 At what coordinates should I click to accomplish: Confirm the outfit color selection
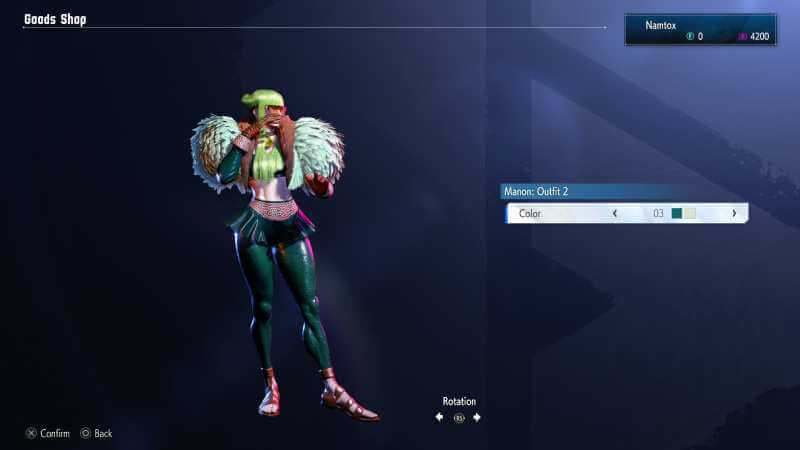coord(47,433)
